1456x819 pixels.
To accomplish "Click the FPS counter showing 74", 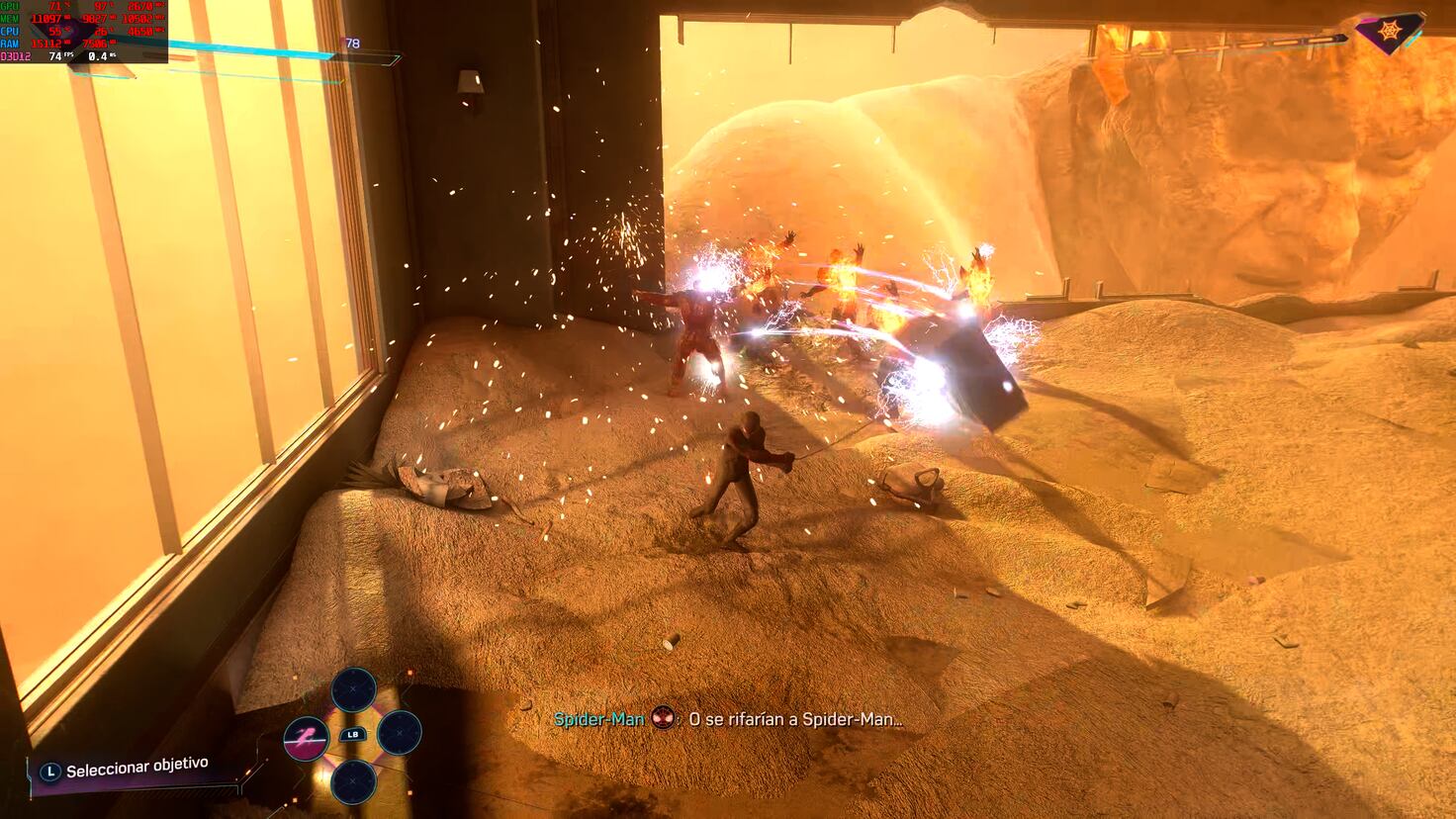I will 55,57.
